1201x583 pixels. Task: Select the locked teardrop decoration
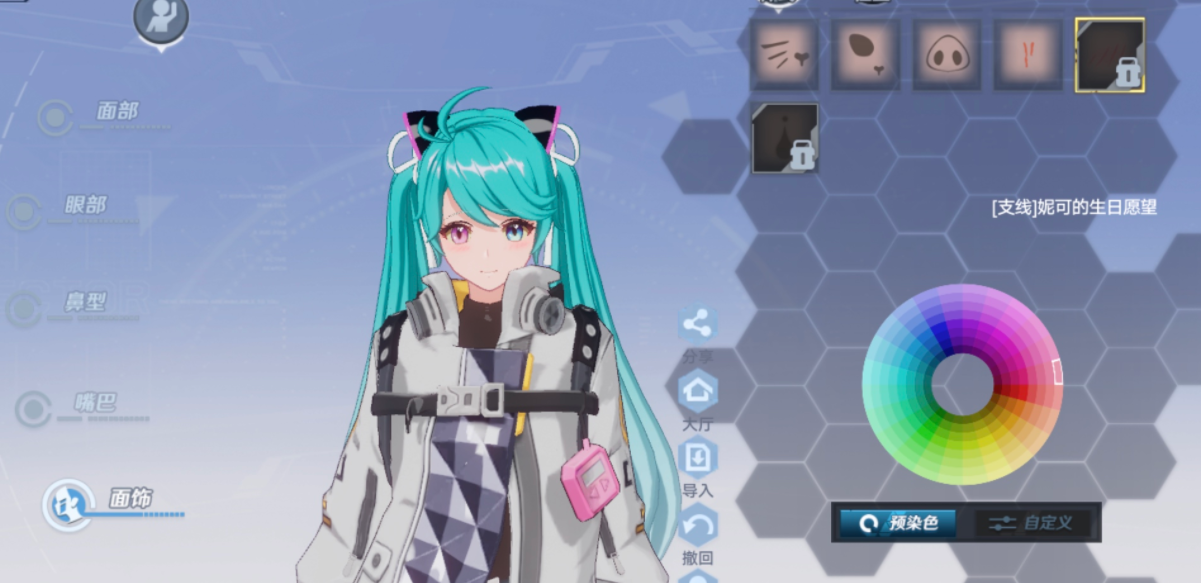(x=784, y=137)
